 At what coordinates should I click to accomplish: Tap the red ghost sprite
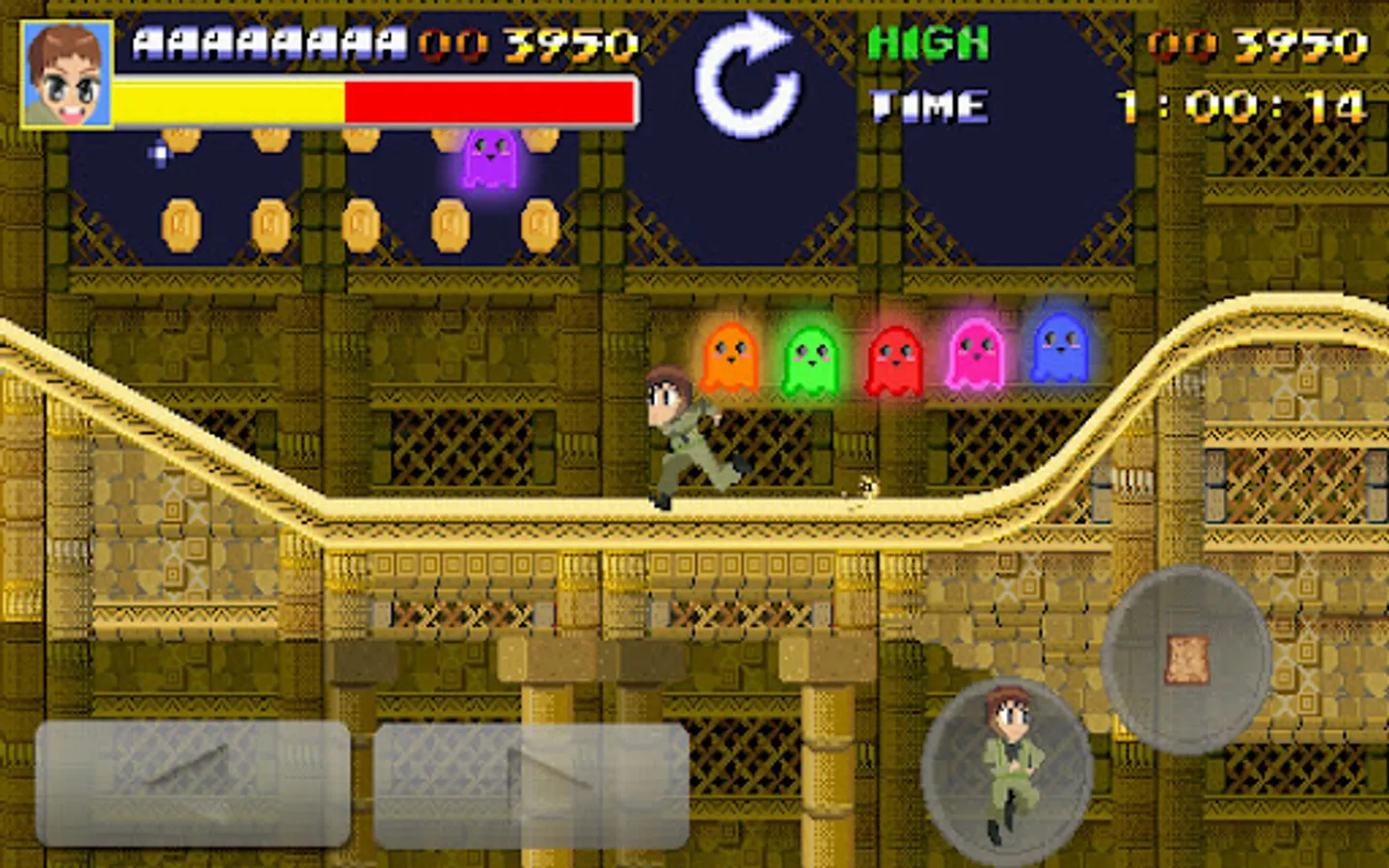pos(897,357)
